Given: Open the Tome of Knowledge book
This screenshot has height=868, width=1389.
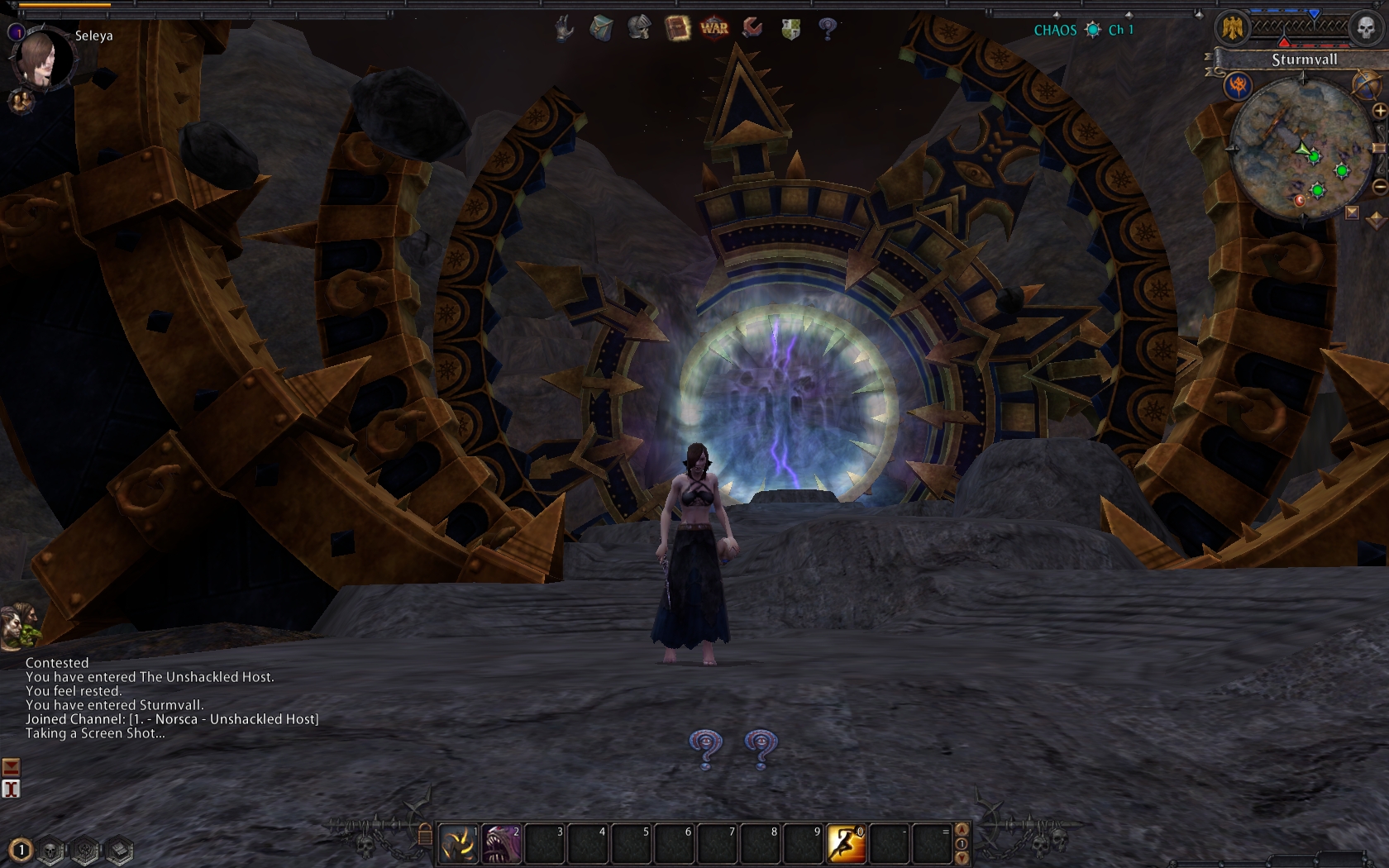Looking at the screenshot, I should [x=677, y=29].
